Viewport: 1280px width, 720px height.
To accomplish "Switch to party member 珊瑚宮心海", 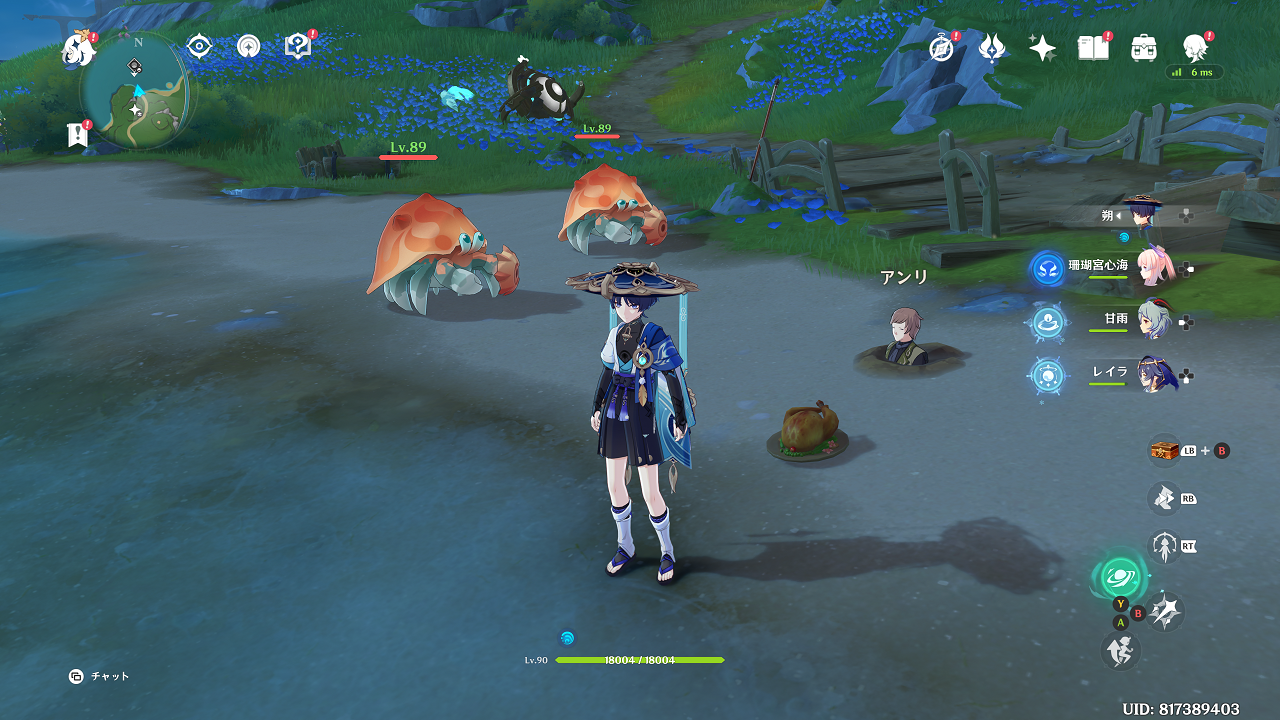I will (x=1159, y=268).
